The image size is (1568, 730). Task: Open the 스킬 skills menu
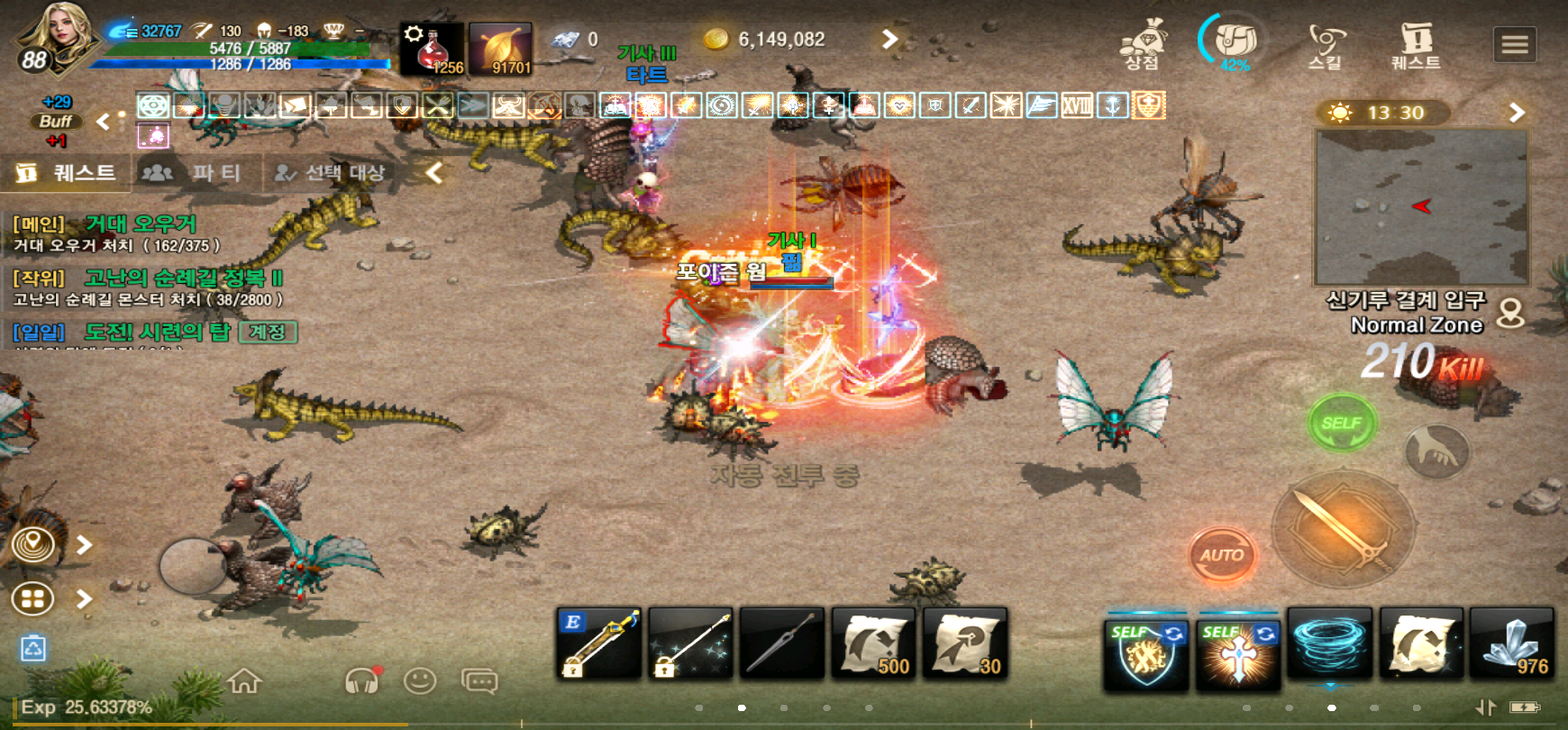click(x=1325, y=47)
